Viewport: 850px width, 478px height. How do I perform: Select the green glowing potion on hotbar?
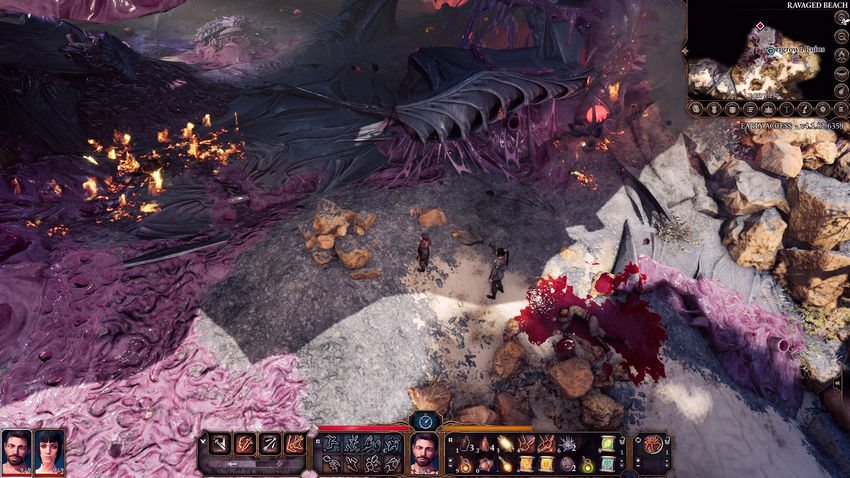click(587, 464)
